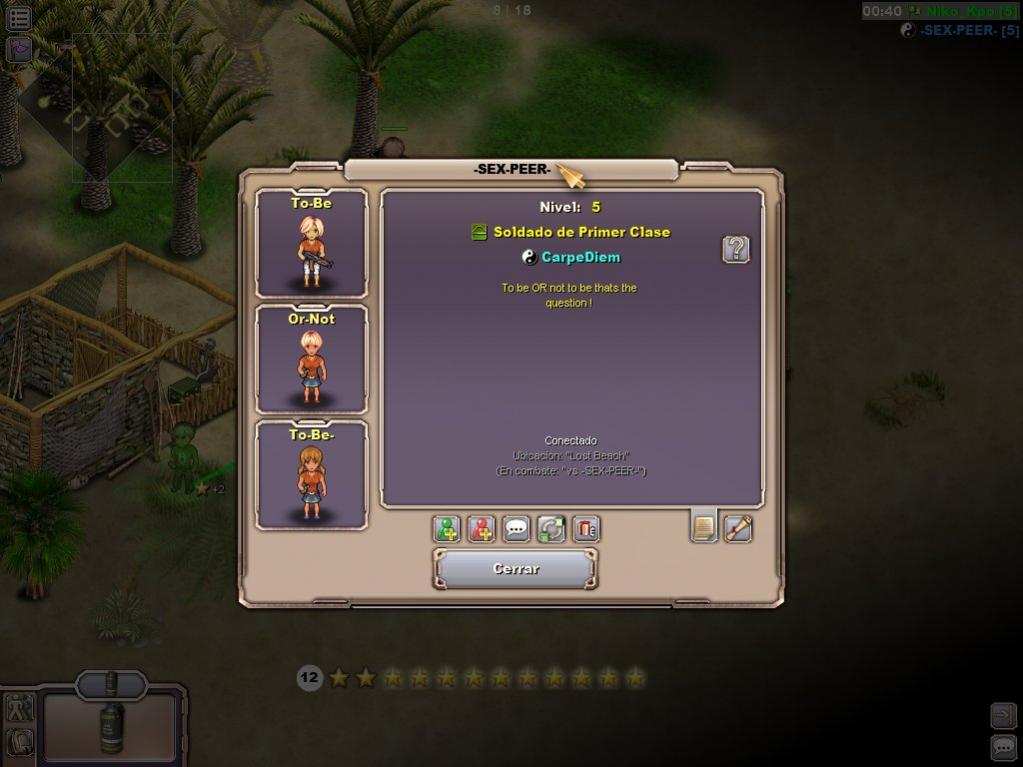
Task: Select the Or-Not character portrait
Action: point(311,360)
